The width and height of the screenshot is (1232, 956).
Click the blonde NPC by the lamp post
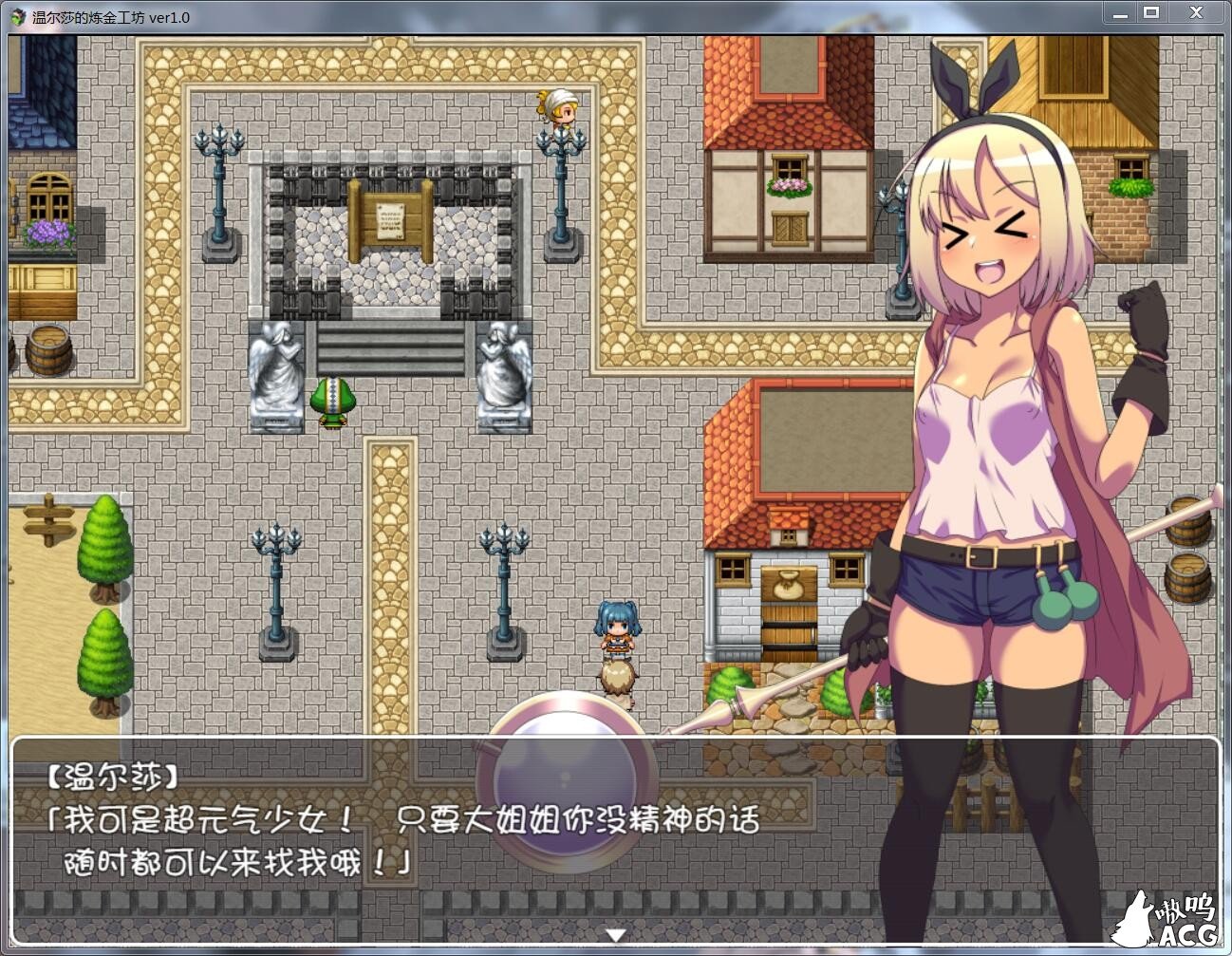pyautogui.click(x=560, y=107)
